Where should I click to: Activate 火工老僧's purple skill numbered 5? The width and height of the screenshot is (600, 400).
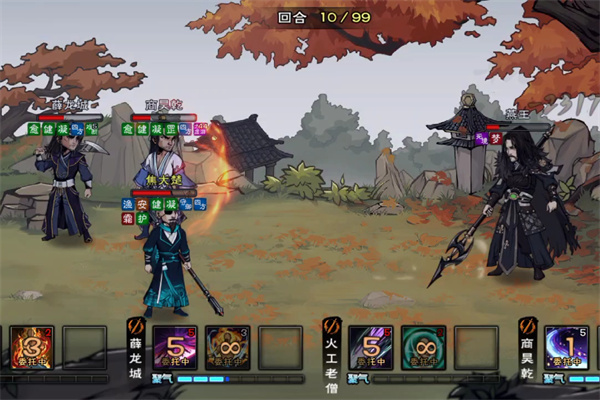pyautogui.click(x=370, y=348)
